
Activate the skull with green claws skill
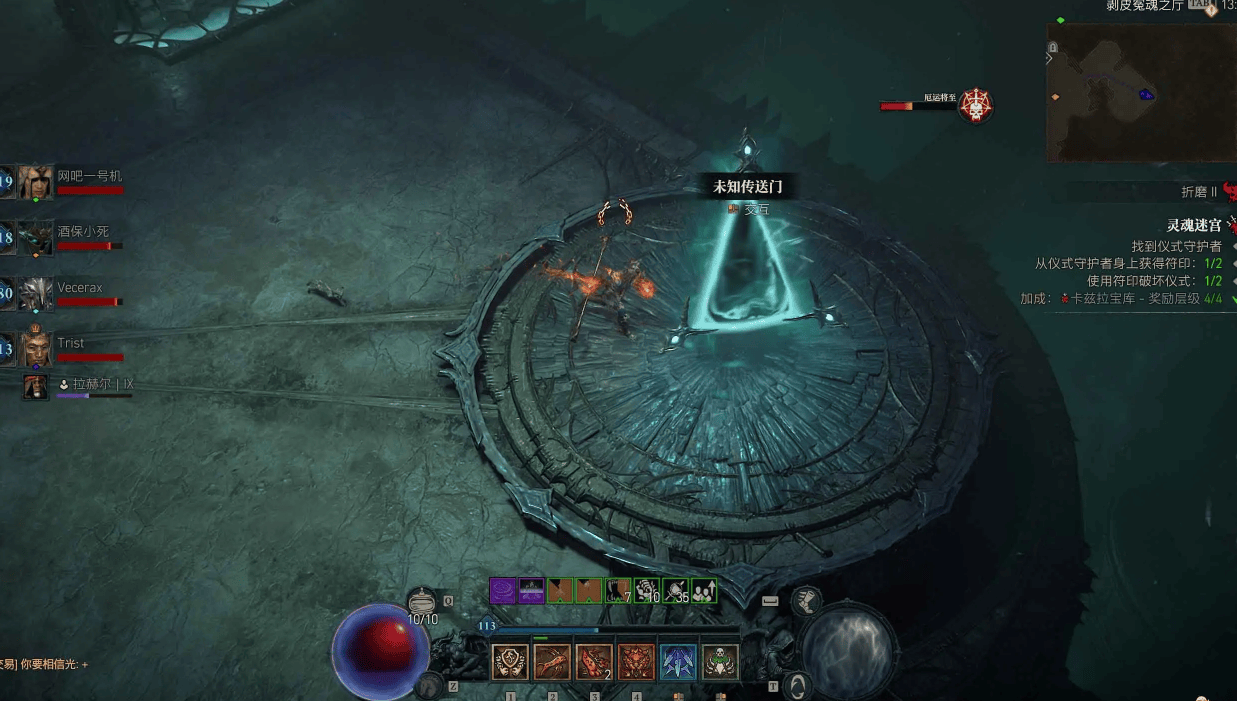(720, 662)
